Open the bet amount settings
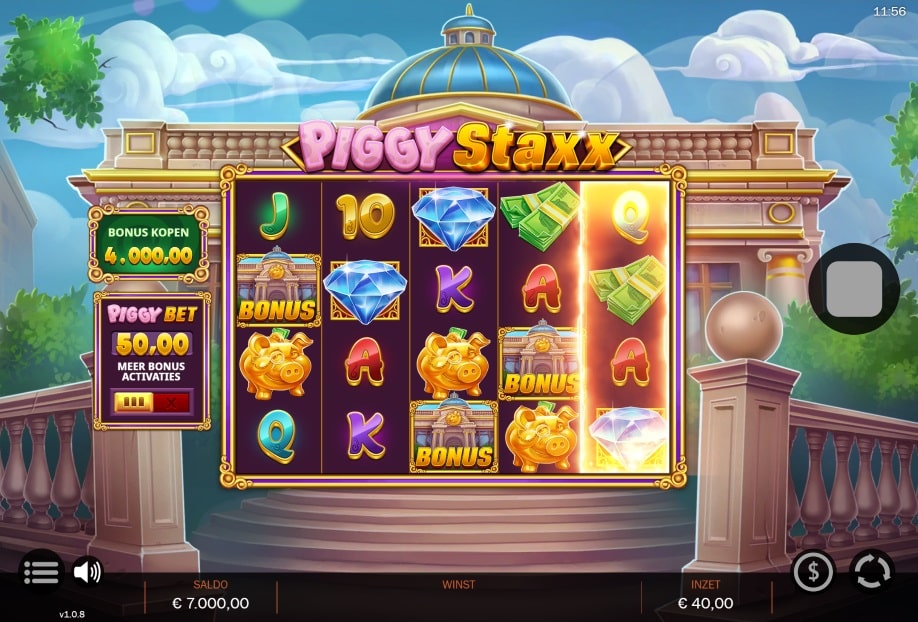918x622 pixels. point(813,572)
